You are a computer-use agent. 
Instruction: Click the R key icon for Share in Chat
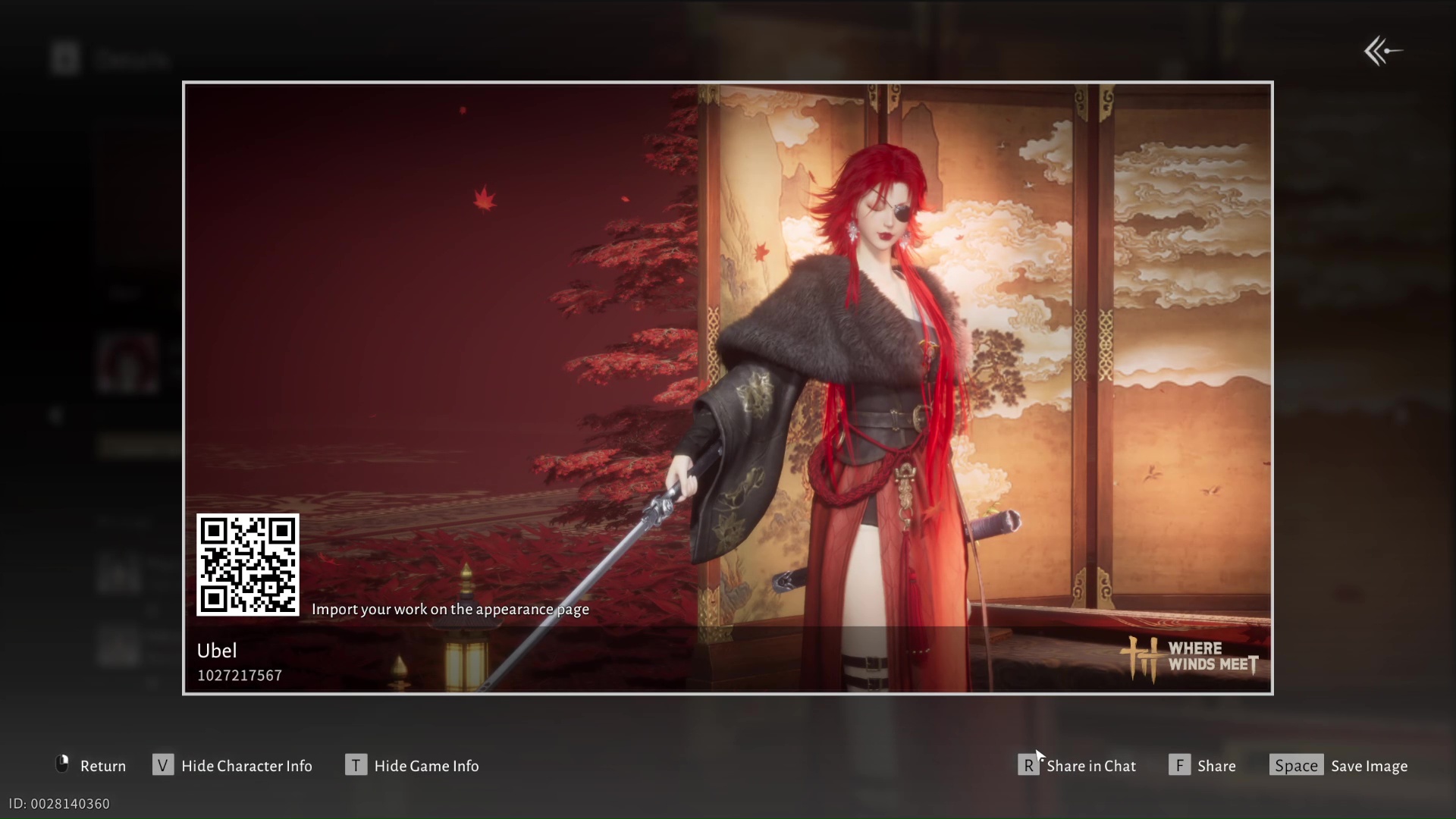click(x=1028, y=764)
